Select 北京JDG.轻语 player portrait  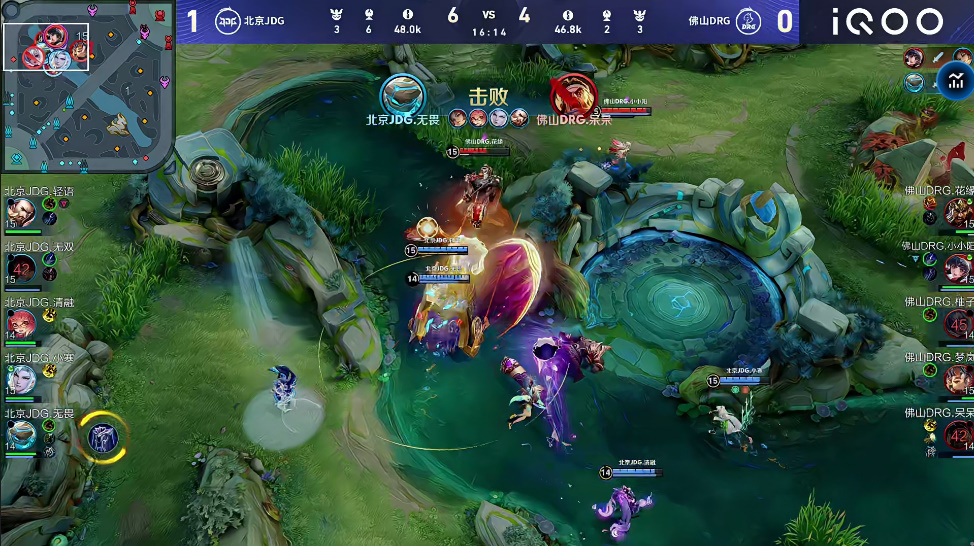[20, 212]
